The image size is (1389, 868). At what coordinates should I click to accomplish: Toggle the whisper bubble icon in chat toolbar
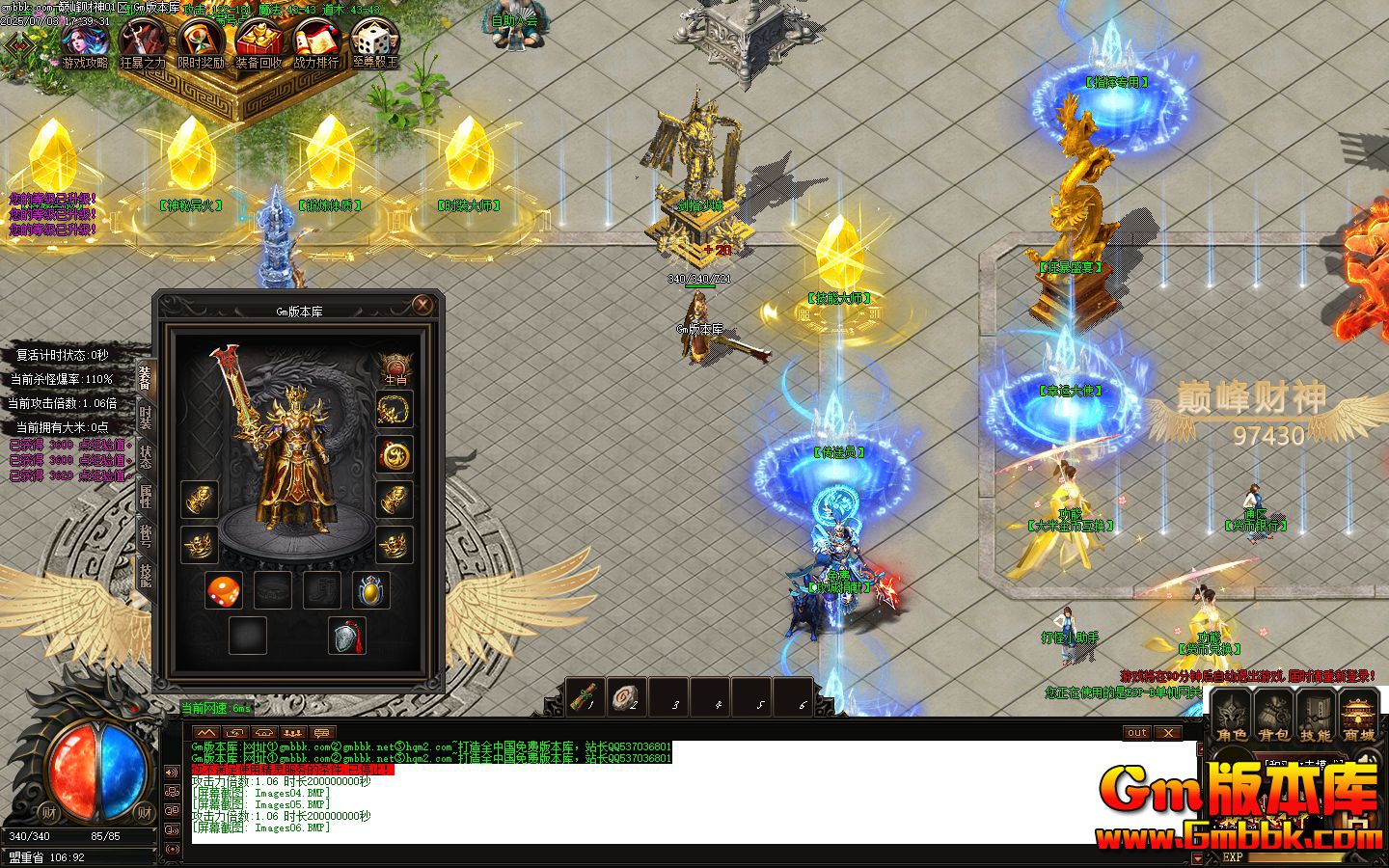click(x=321, y=733)
